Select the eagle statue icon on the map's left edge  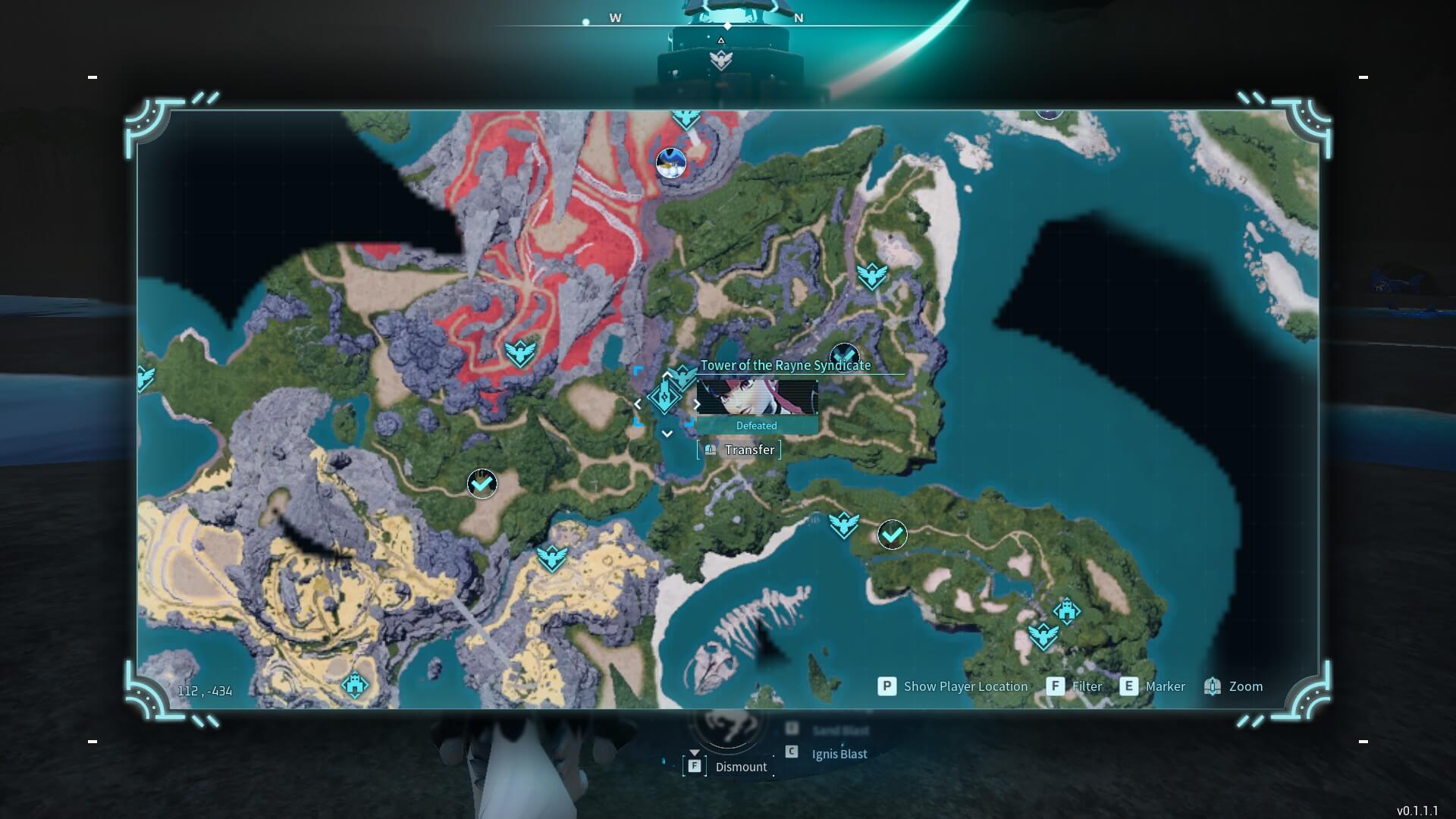[146, 377]
